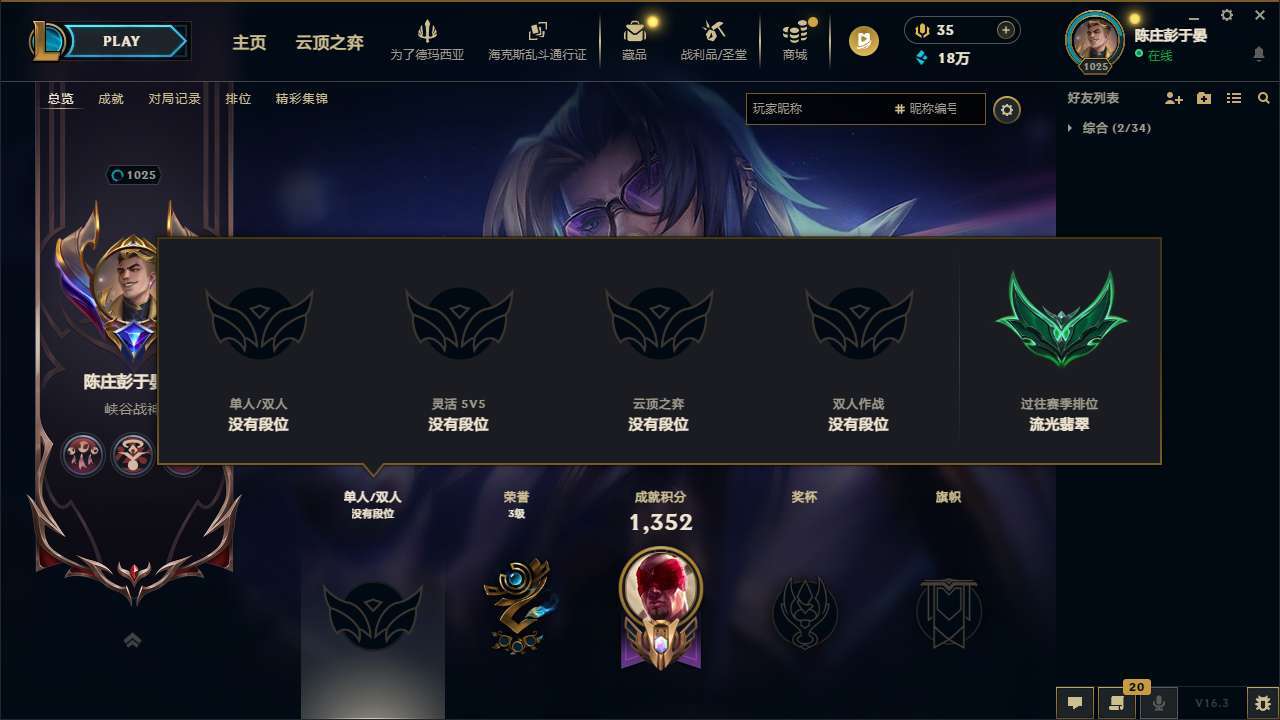The image size is (1280, 720).
Task: Open the nickname search settings gear
Action: (1007, 109)
